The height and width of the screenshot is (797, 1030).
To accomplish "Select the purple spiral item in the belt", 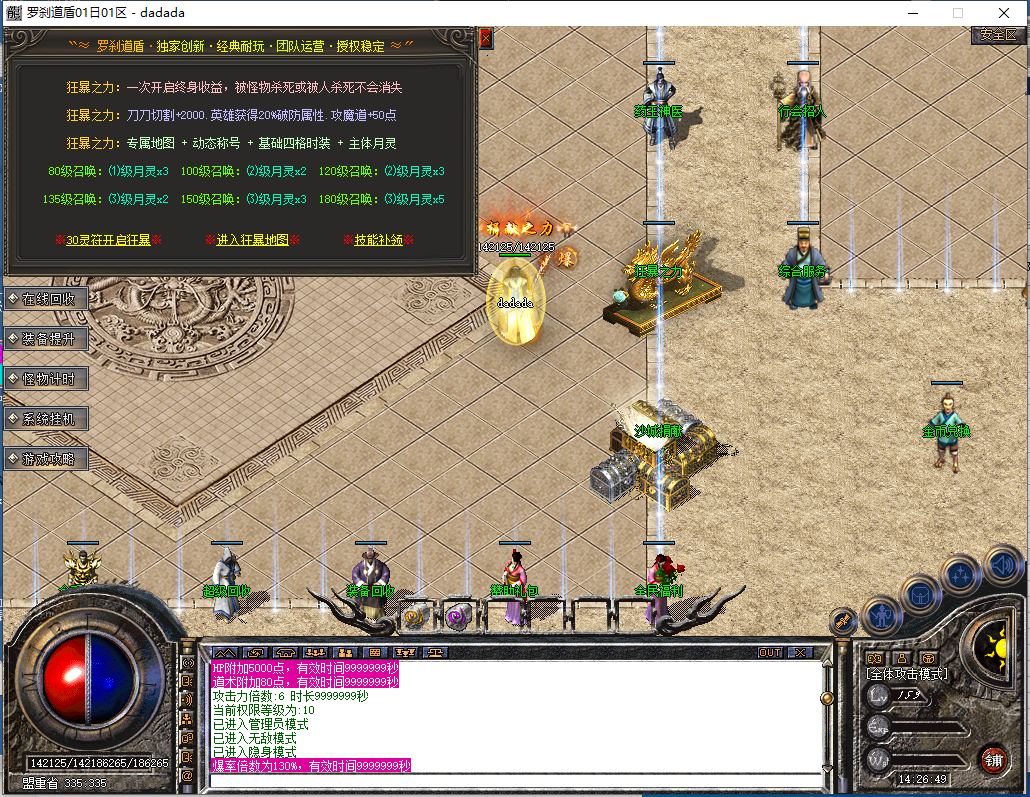I will coord(458,615).
